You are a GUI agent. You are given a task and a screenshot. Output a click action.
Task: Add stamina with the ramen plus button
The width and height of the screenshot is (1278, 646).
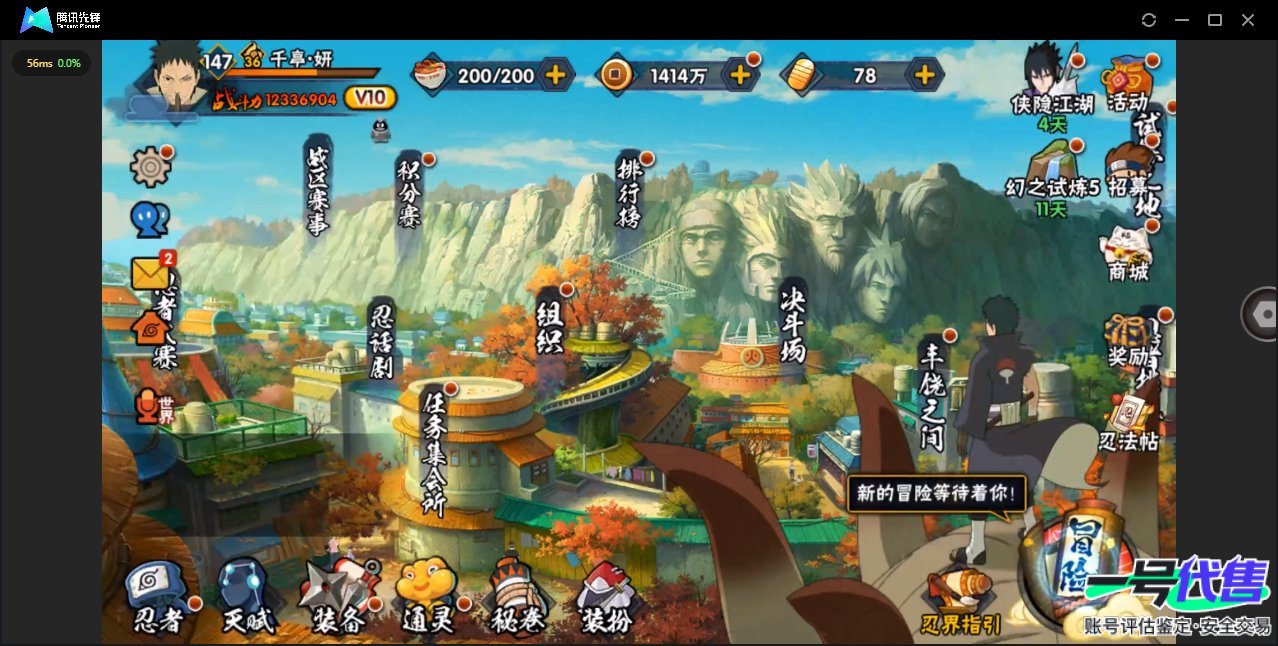point(555,74)
